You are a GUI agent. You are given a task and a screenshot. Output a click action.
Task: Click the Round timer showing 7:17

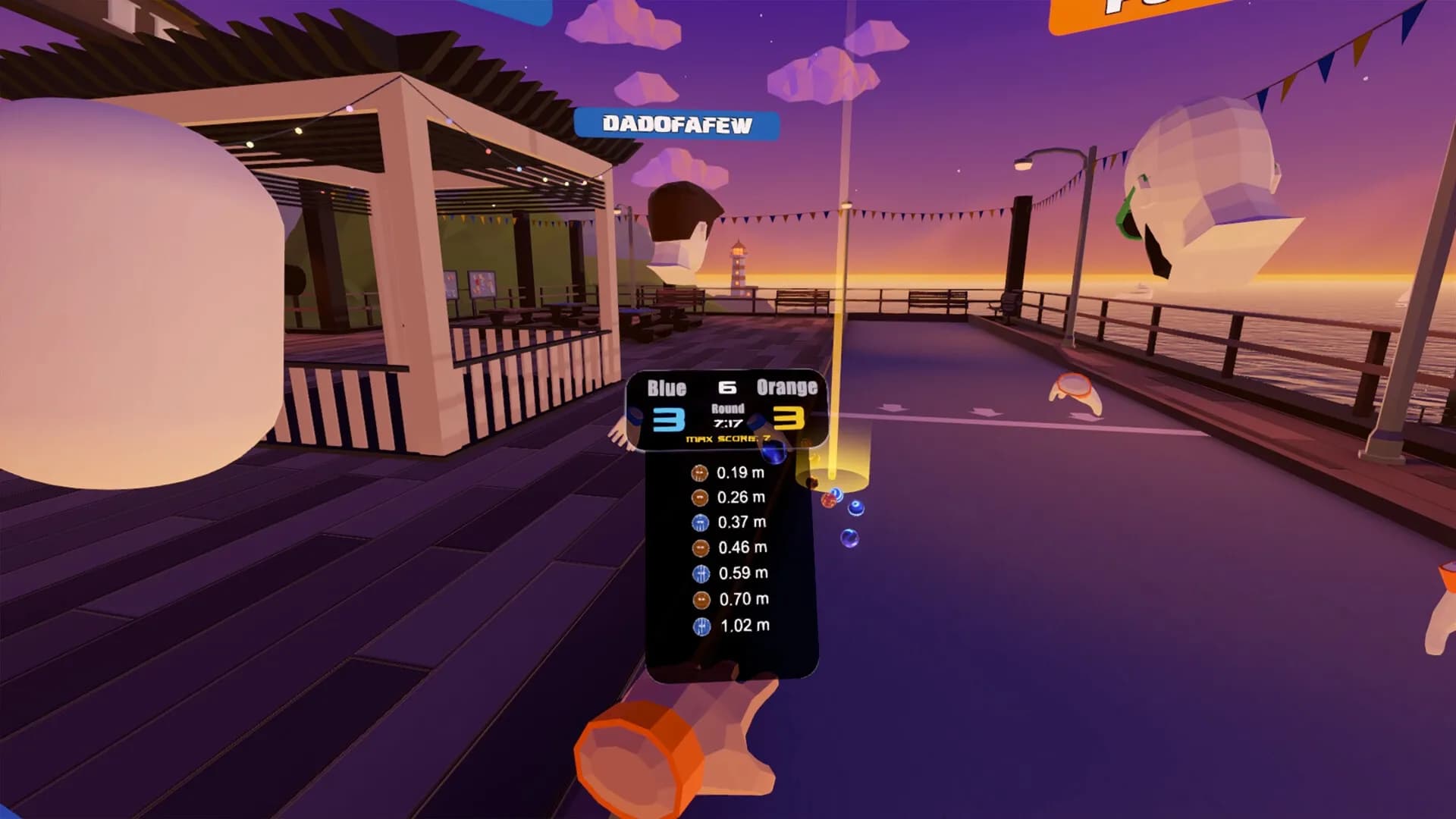[x=726, y=417]
